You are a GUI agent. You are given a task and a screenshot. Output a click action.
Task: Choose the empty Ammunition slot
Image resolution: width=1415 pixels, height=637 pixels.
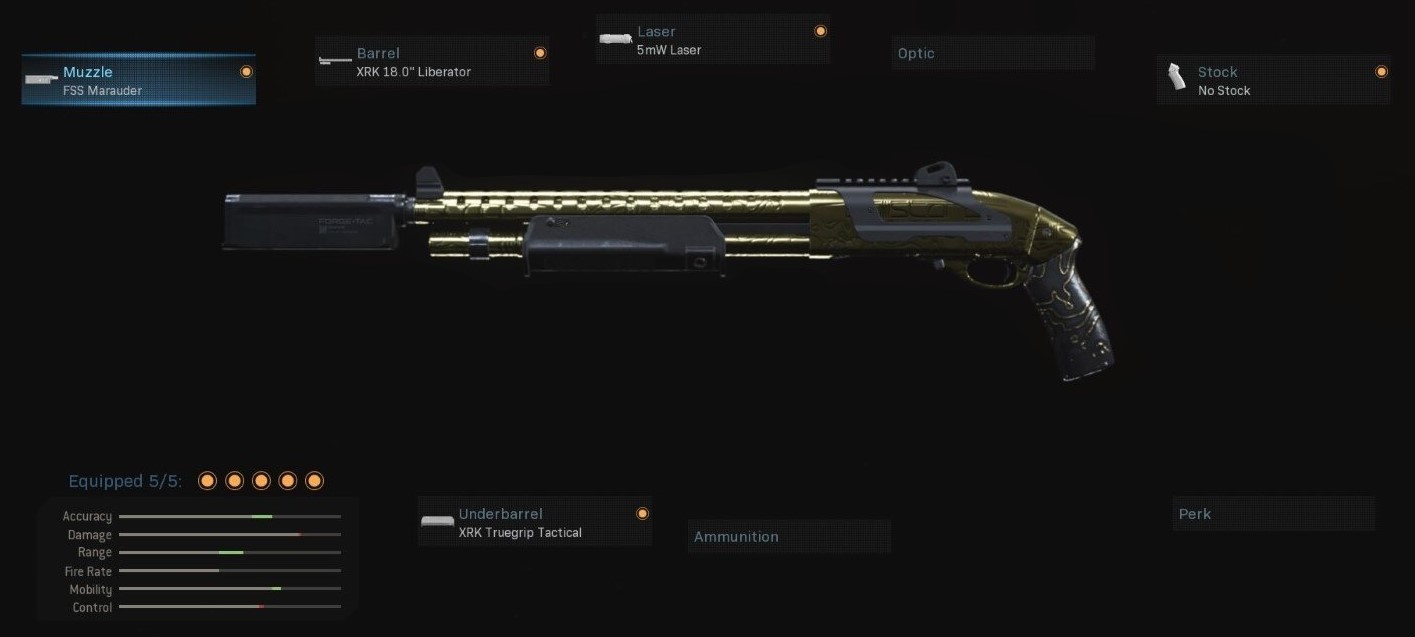click(789, 536)
